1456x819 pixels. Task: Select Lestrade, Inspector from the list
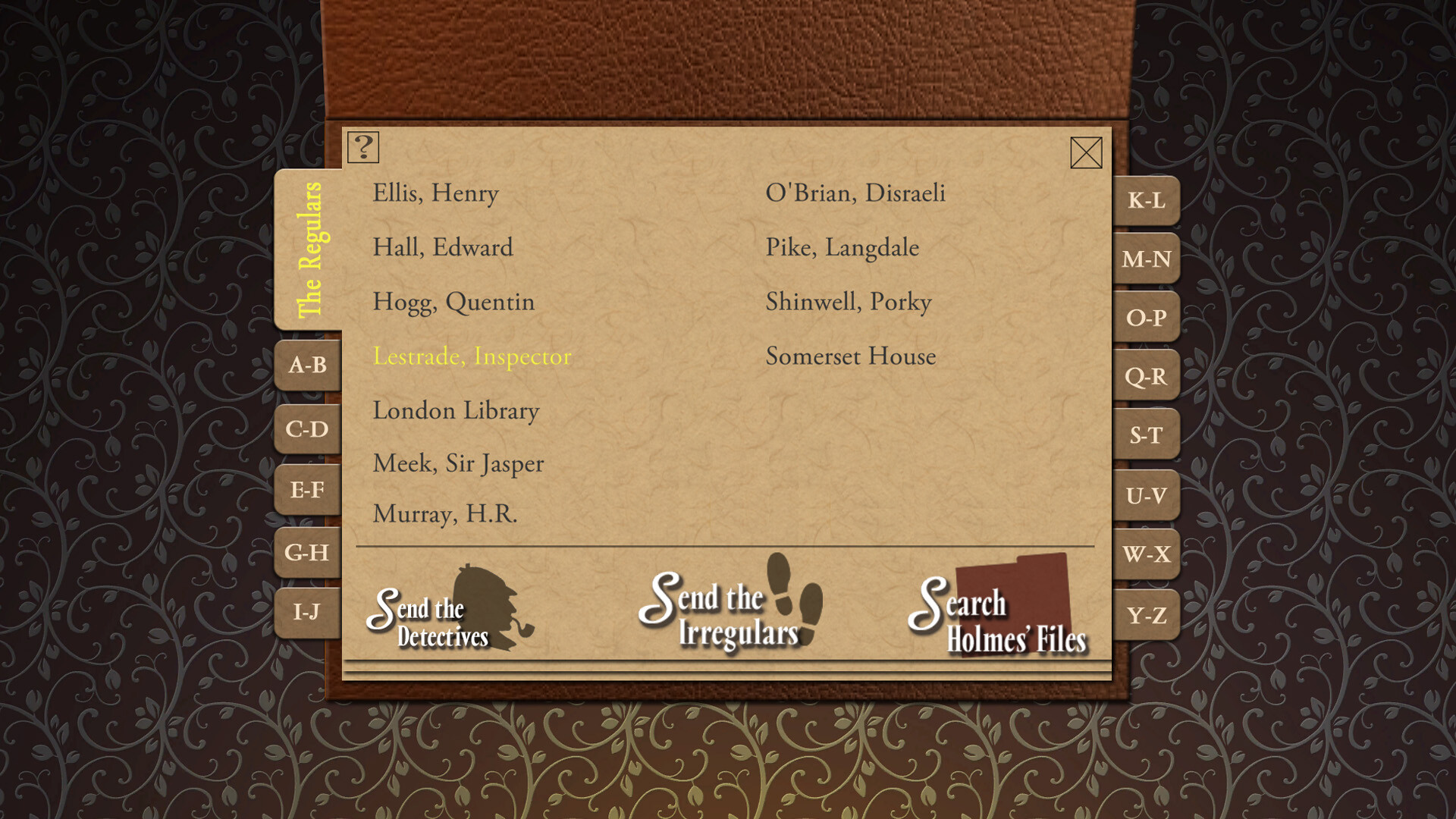(x=472, y=356)
